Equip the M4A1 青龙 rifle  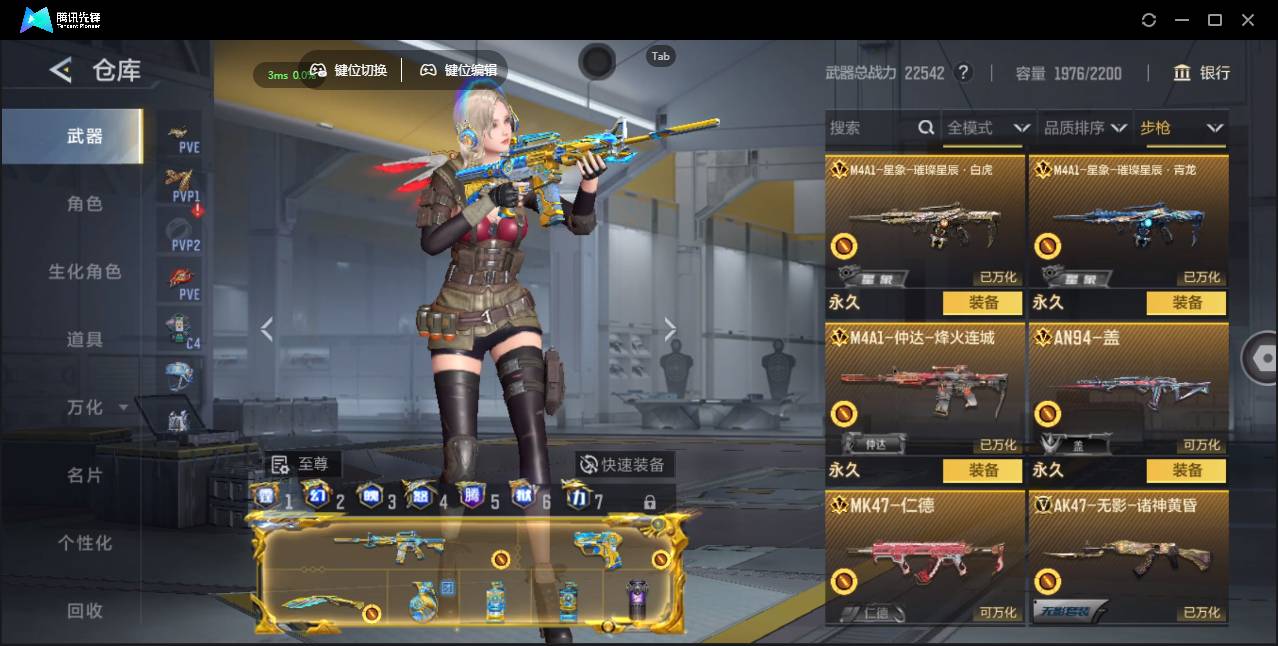pos(1186,302)
